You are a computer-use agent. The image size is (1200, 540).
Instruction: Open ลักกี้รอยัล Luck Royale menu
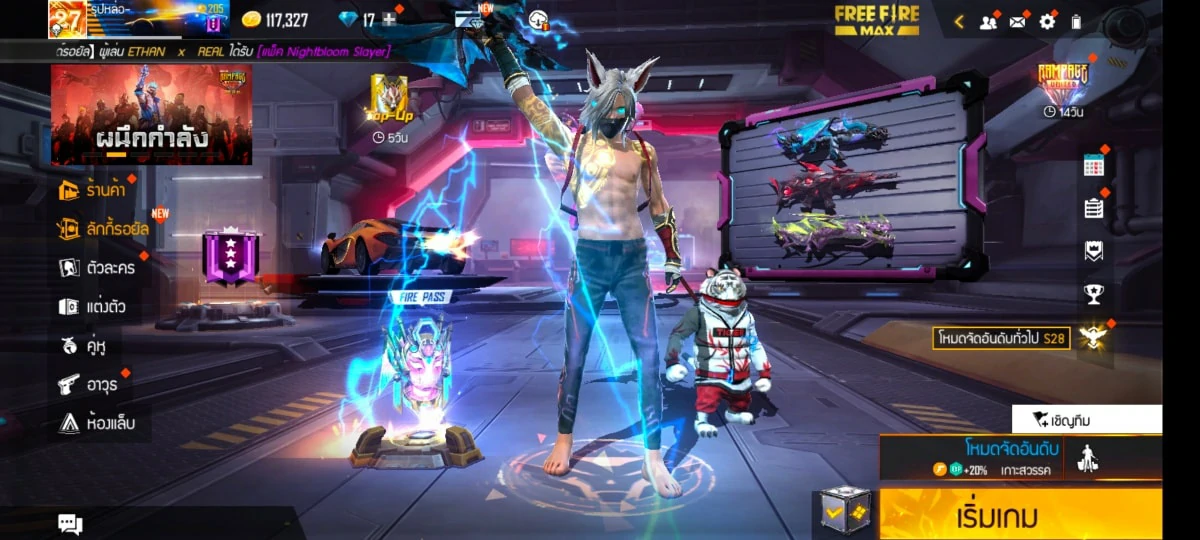tap(104, 229)
